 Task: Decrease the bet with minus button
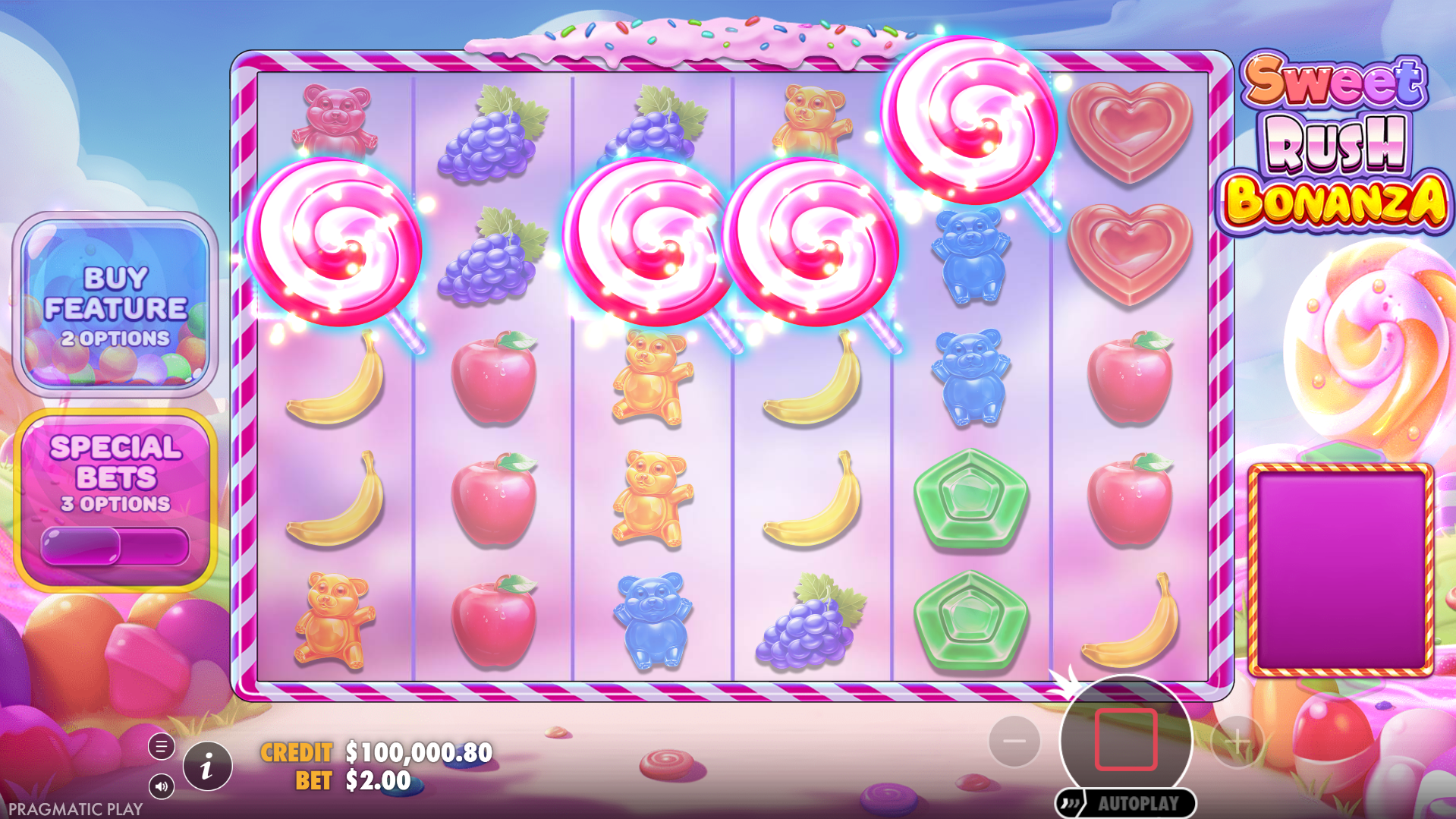tap(1014, 741)
